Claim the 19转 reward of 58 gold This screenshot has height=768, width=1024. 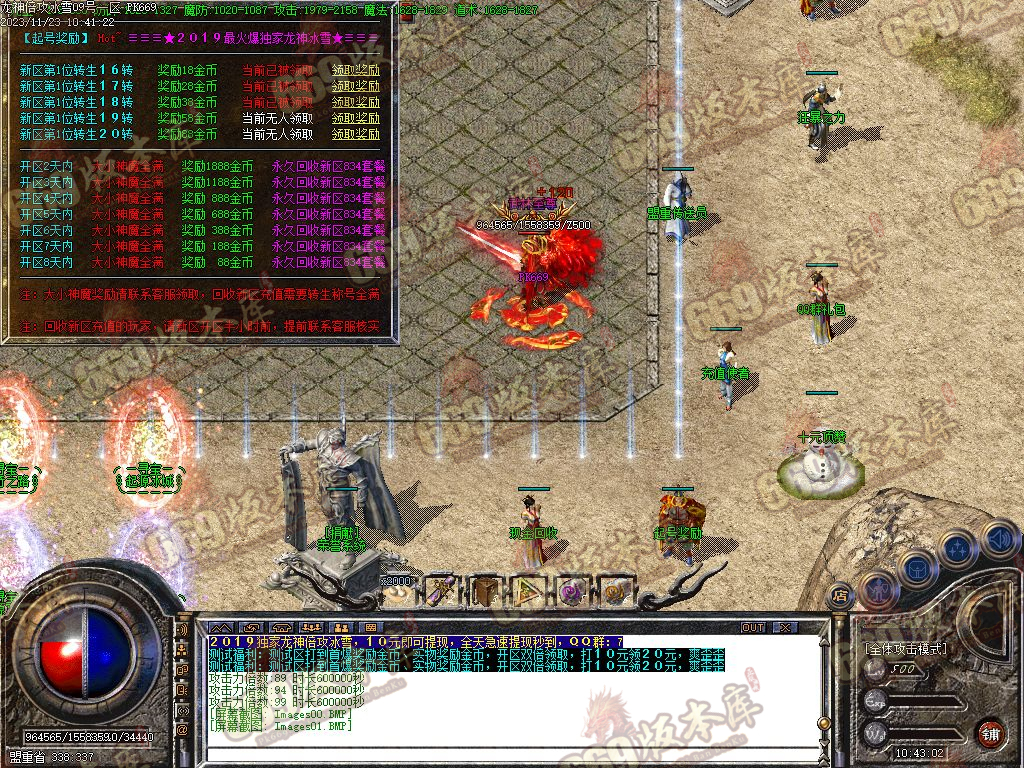pyautogui.click(x=356, y=118)
